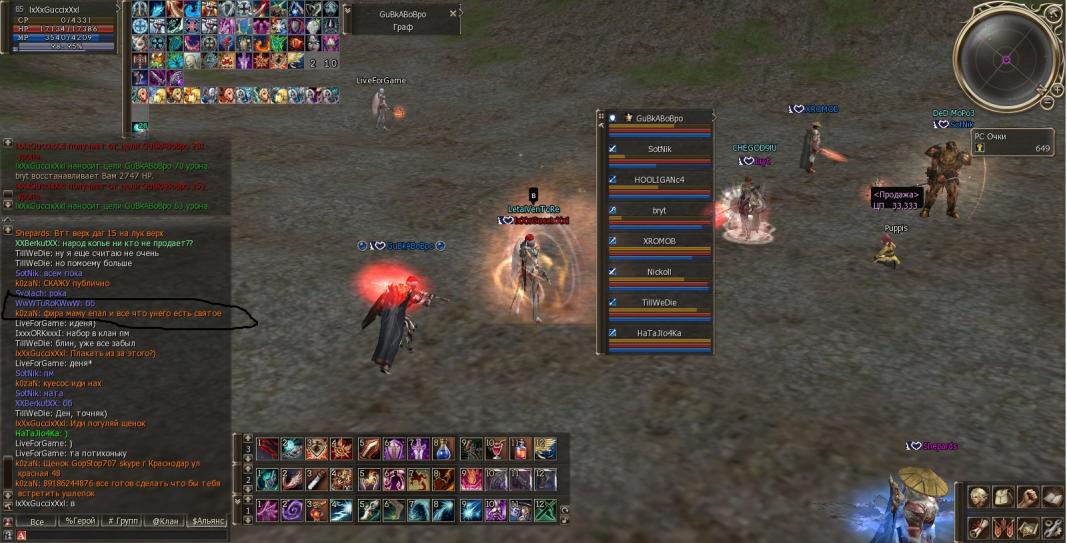1067x543 pixels.
Task: Select party member XROMOB
Action: (x=659, y=241)
